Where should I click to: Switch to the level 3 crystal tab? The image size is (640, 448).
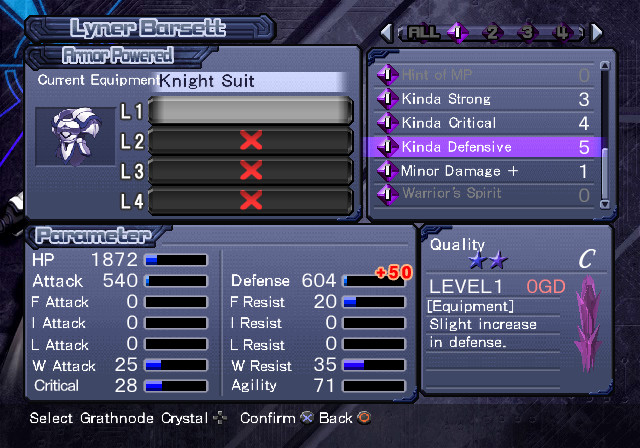pyautogui.click(x=527, y=32)
